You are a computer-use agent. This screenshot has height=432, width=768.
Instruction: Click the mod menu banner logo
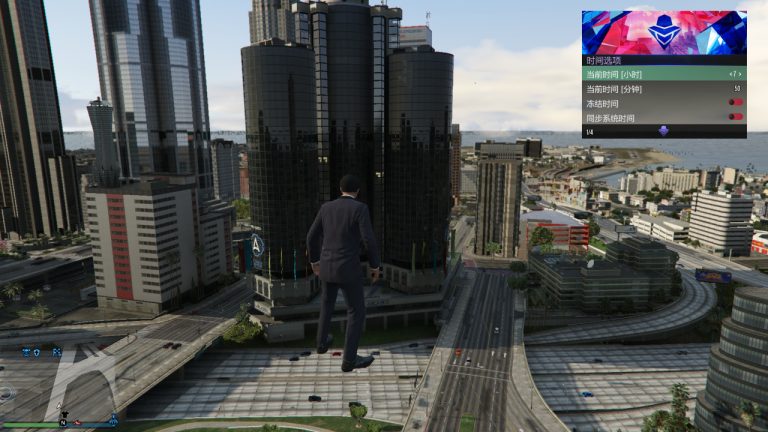[664, 33]
